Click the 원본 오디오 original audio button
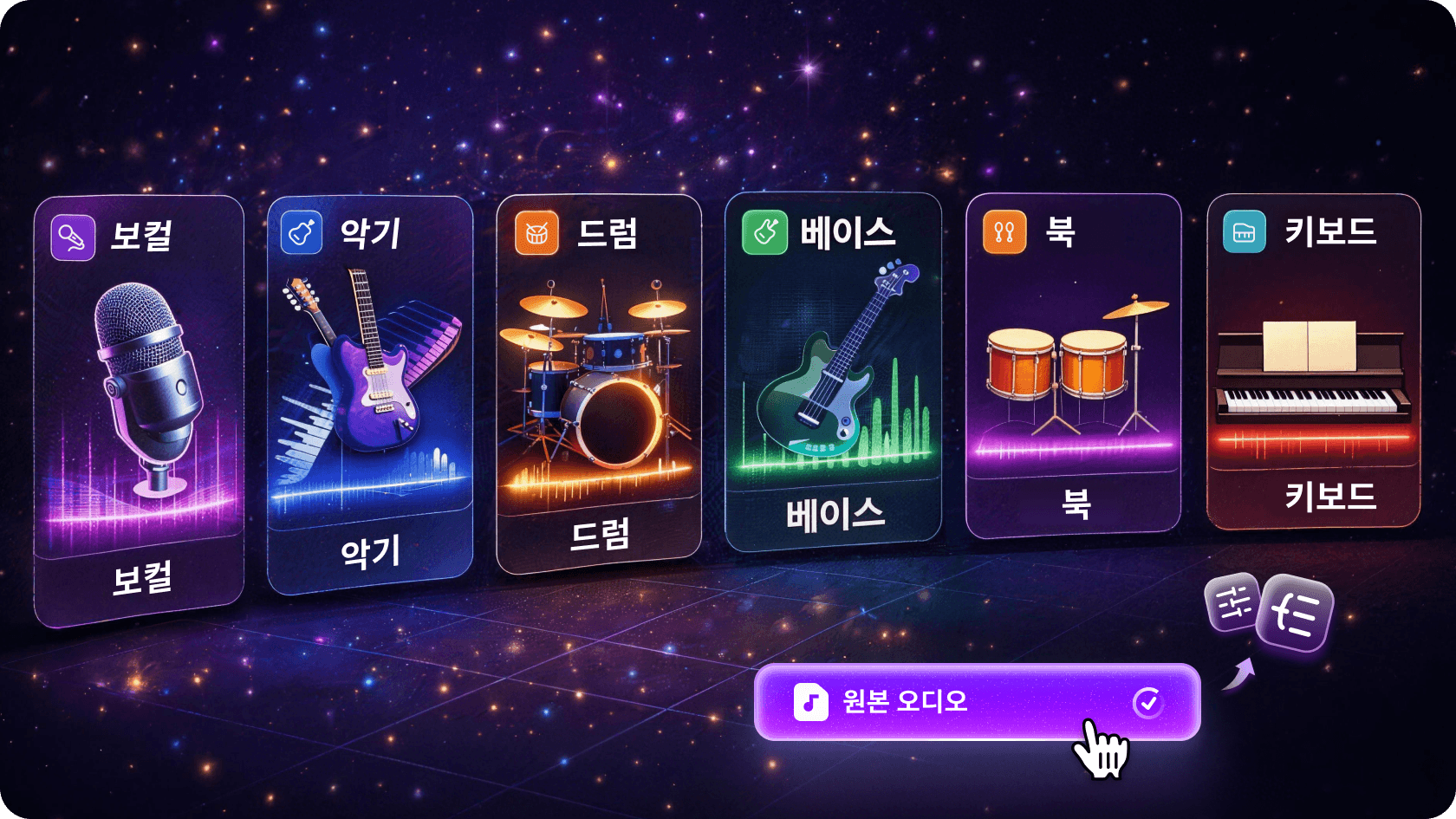The image size is (1456, 819). point(953,701)
